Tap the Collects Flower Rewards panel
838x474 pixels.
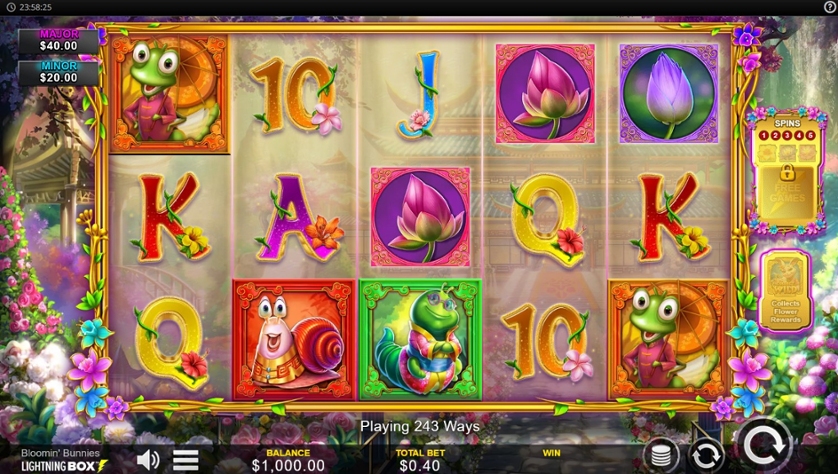[785, 297]
